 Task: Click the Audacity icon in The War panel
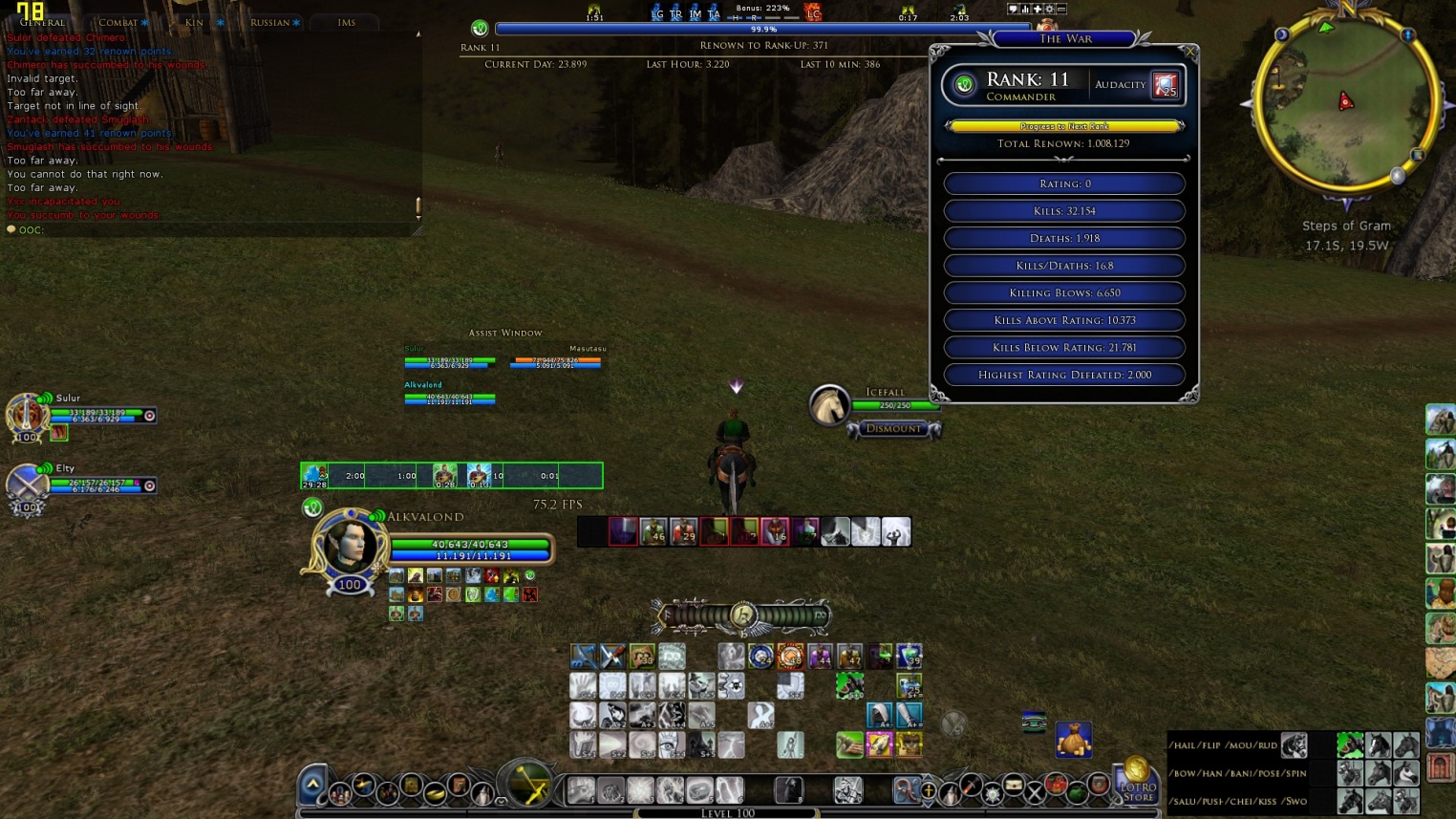click(1165, 85)
